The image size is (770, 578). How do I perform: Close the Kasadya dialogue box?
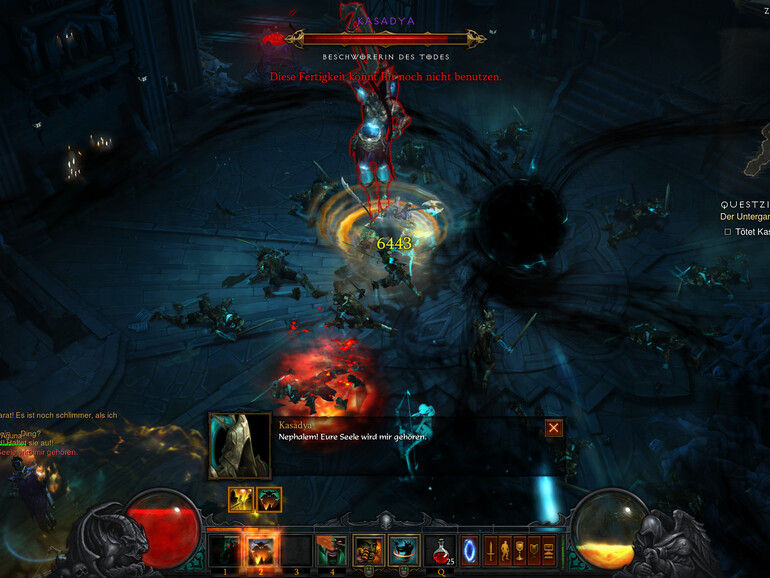[554, 428]
